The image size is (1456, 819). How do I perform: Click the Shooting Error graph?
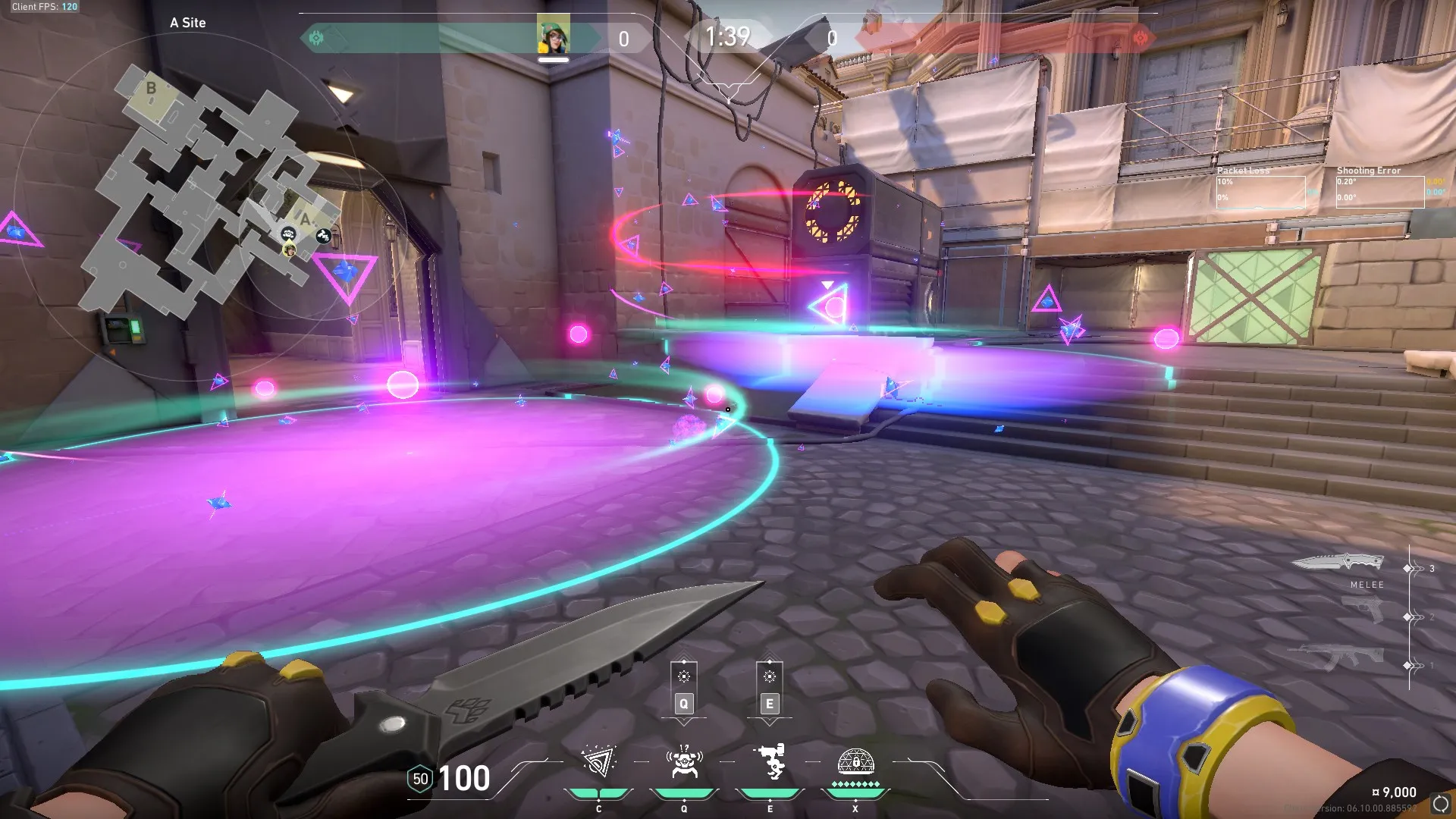click(1379, 191)
